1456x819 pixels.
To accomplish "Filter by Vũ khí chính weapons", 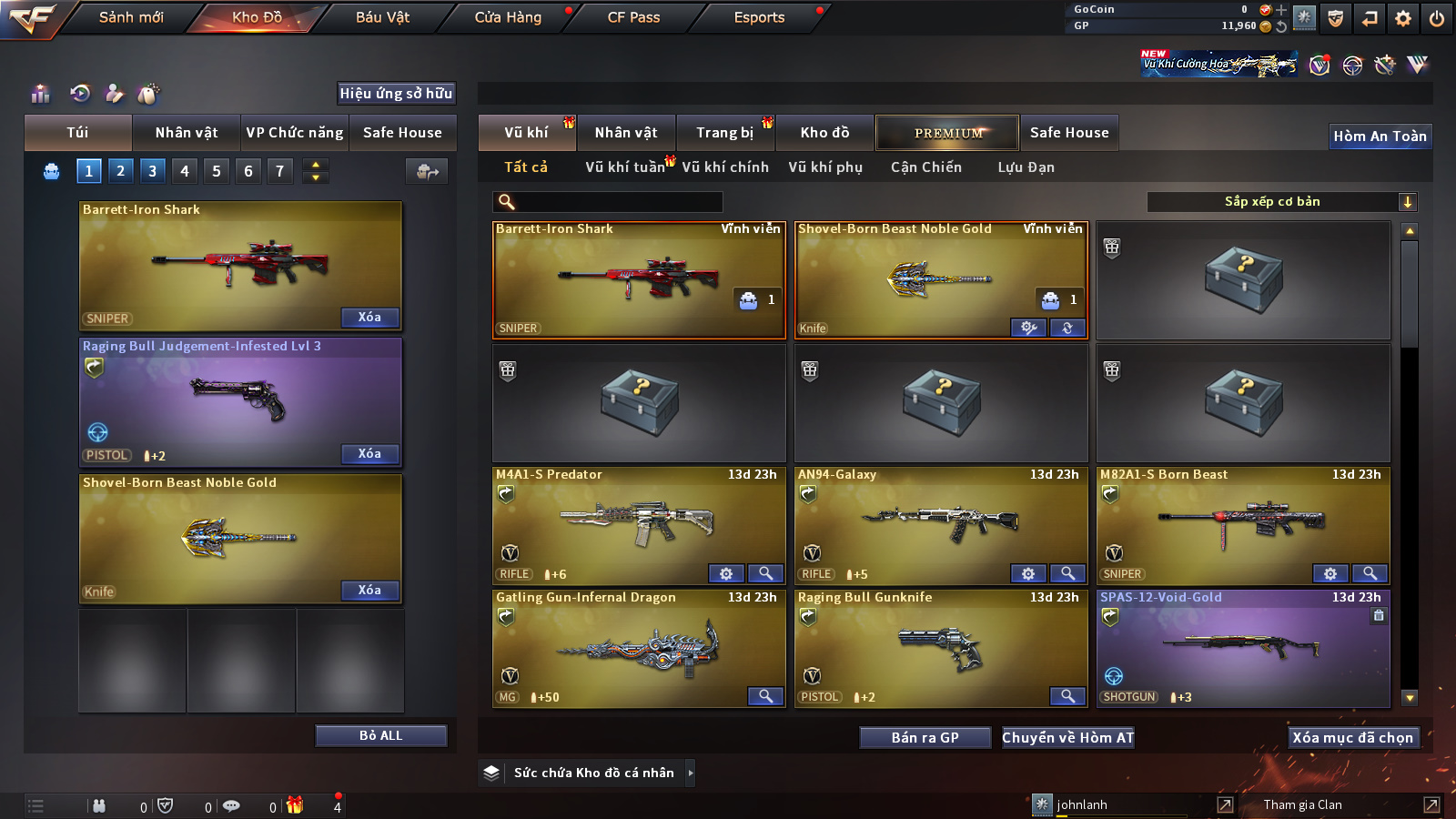I will [x=725, y=167].
